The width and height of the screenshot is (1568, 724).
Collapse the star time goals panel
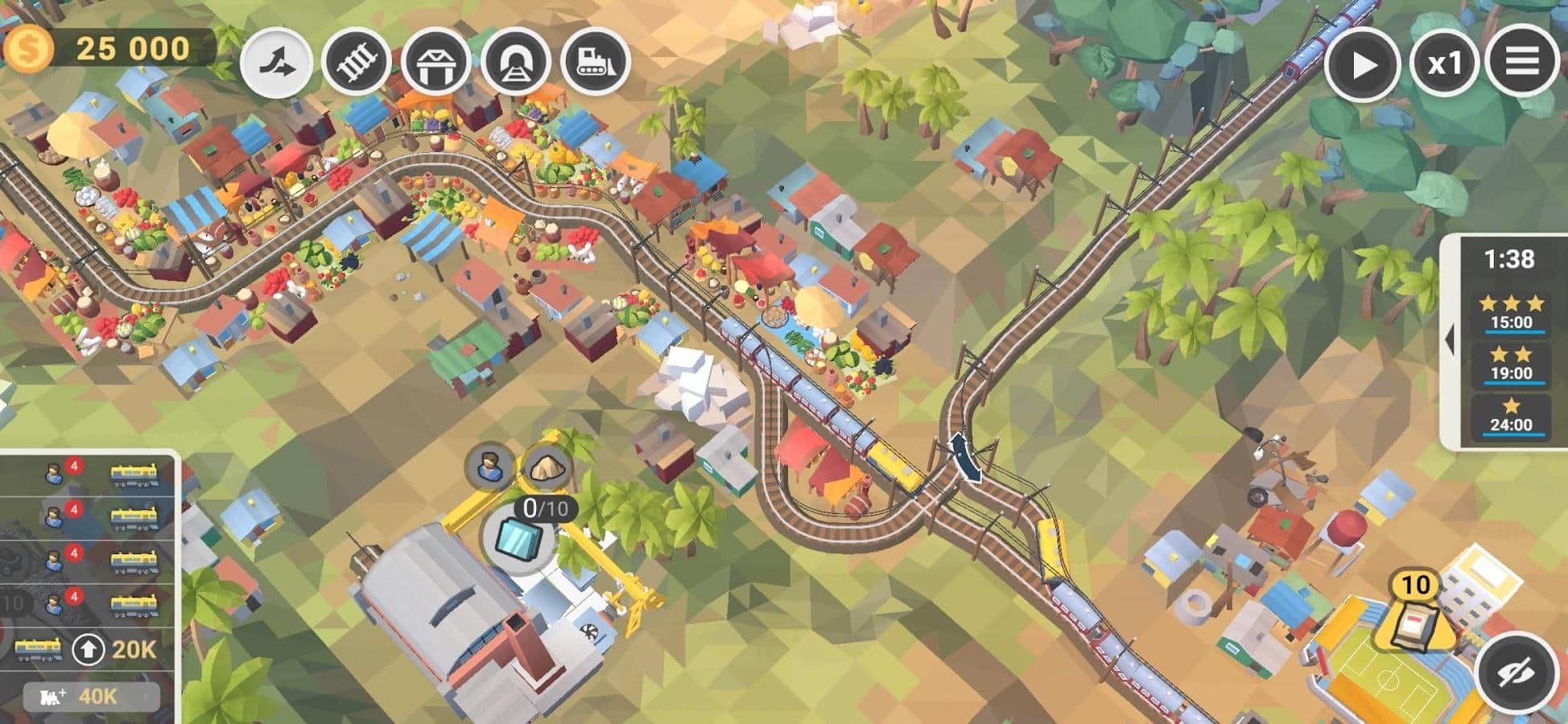(1450, 340)
